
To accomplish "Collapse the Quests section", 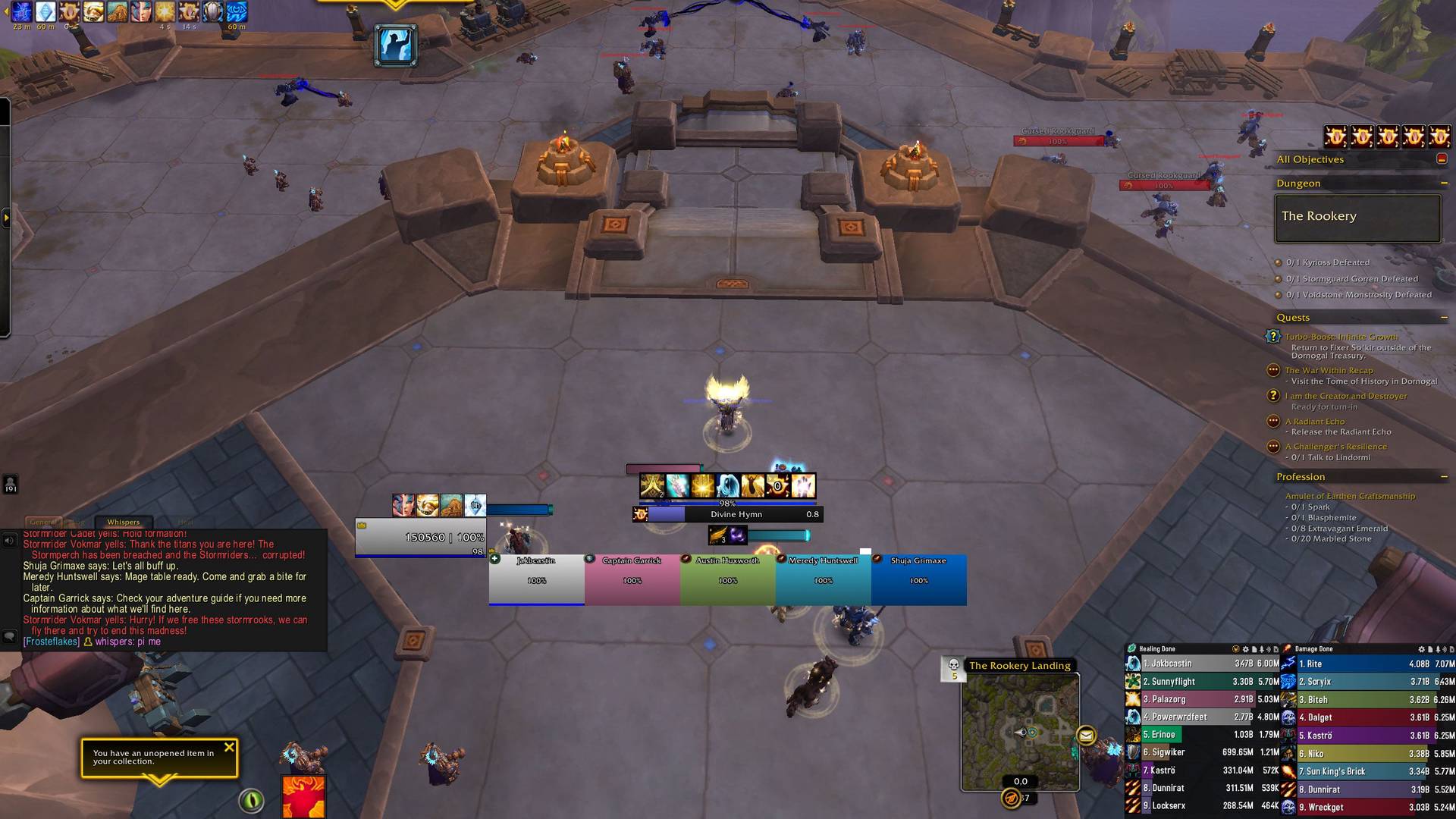I will pyautogui.click(x=1445, y=317).
